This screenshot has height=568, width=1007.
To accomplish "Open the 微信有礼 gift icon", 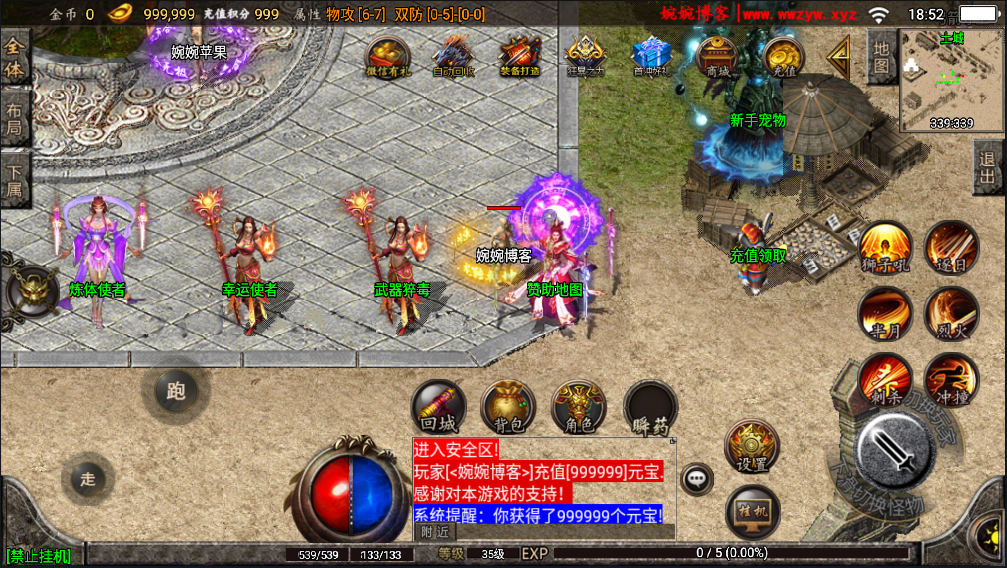I will point(387,55).
